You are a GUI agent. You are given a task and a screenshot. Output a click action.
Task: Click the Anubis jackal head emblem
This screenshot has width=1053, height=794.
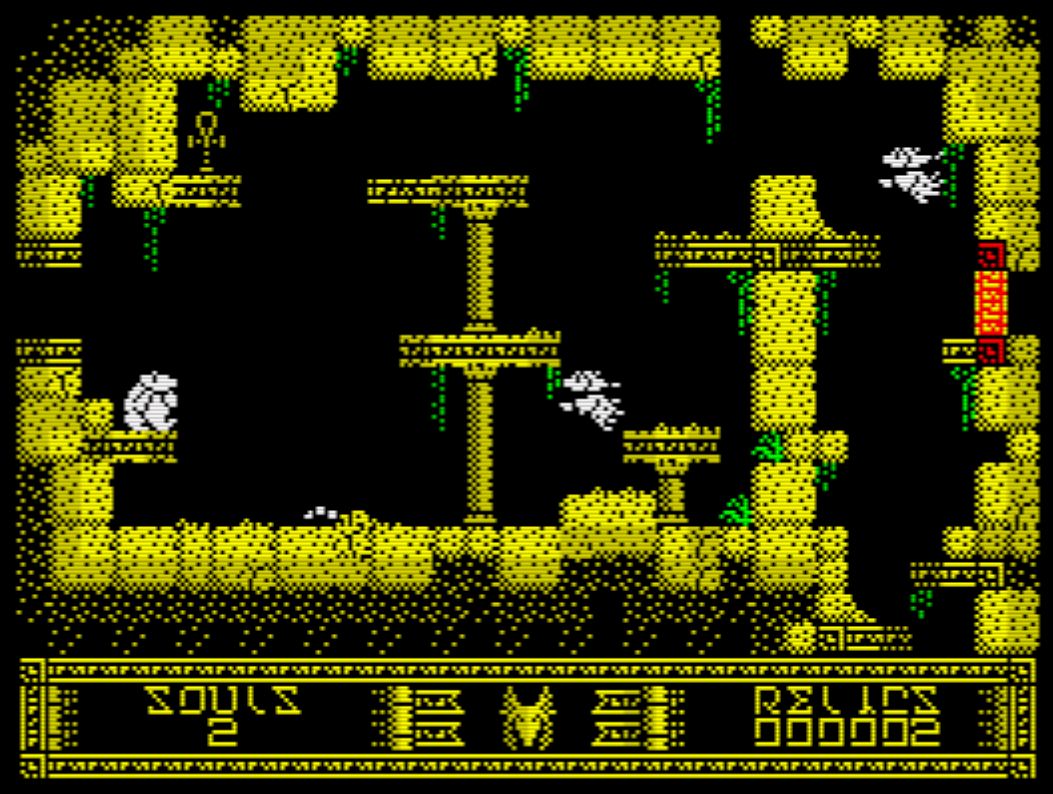pos(527,716)
